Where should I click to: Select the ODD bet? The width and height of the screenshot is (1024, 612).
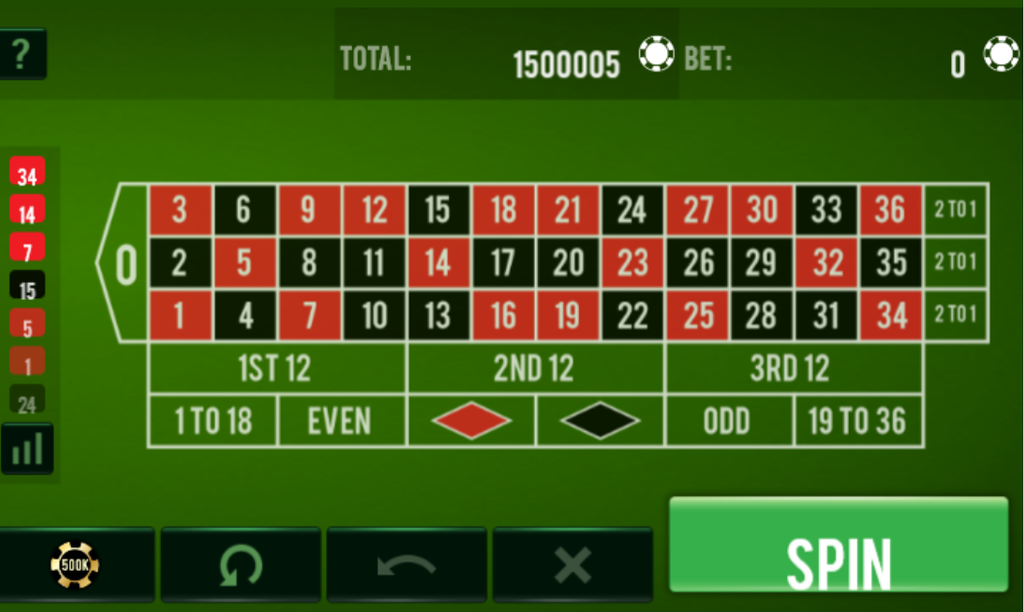click(728, 421)
